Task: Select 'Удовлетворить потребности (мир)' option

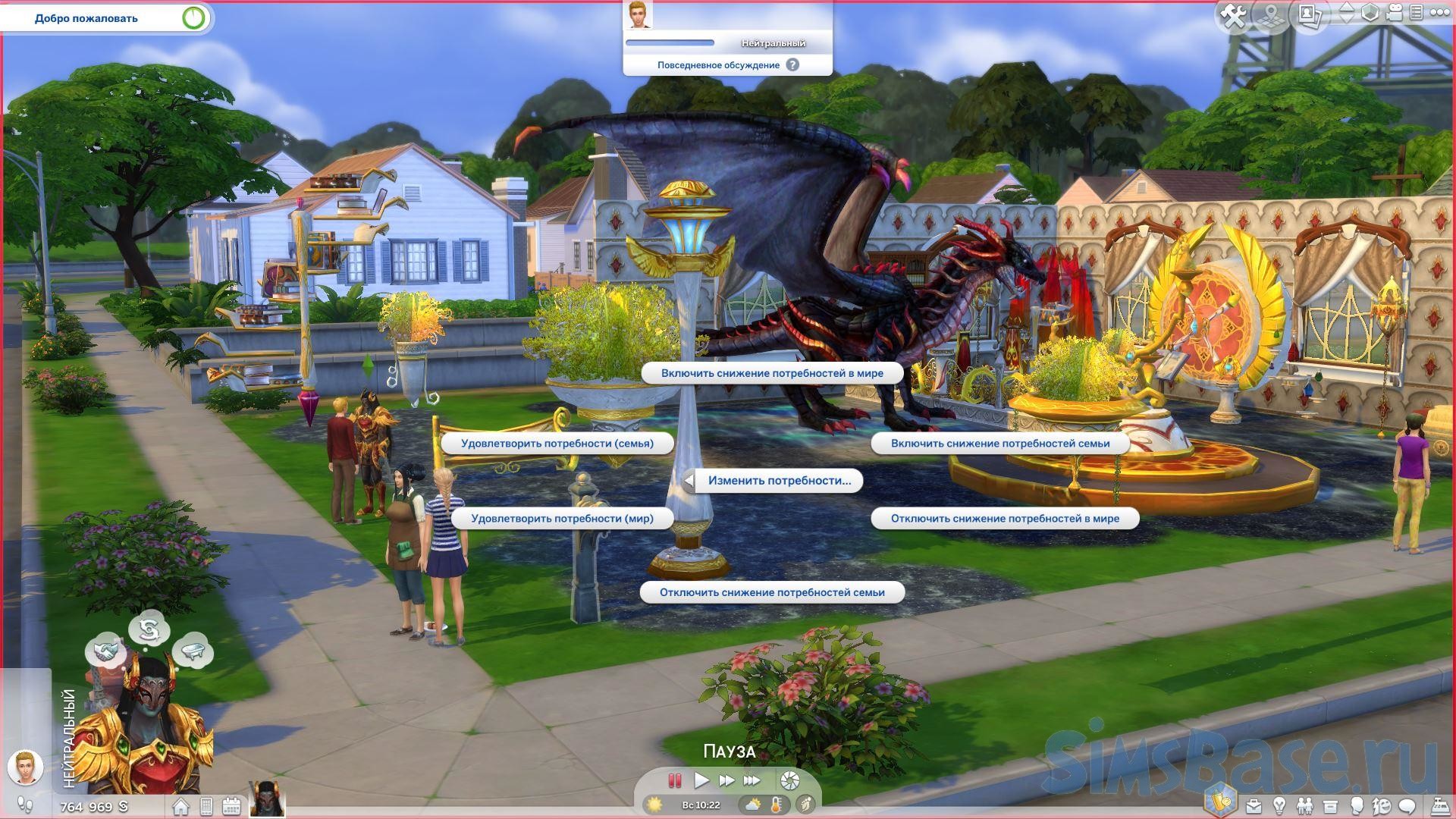Action: (x=562, y=519)
